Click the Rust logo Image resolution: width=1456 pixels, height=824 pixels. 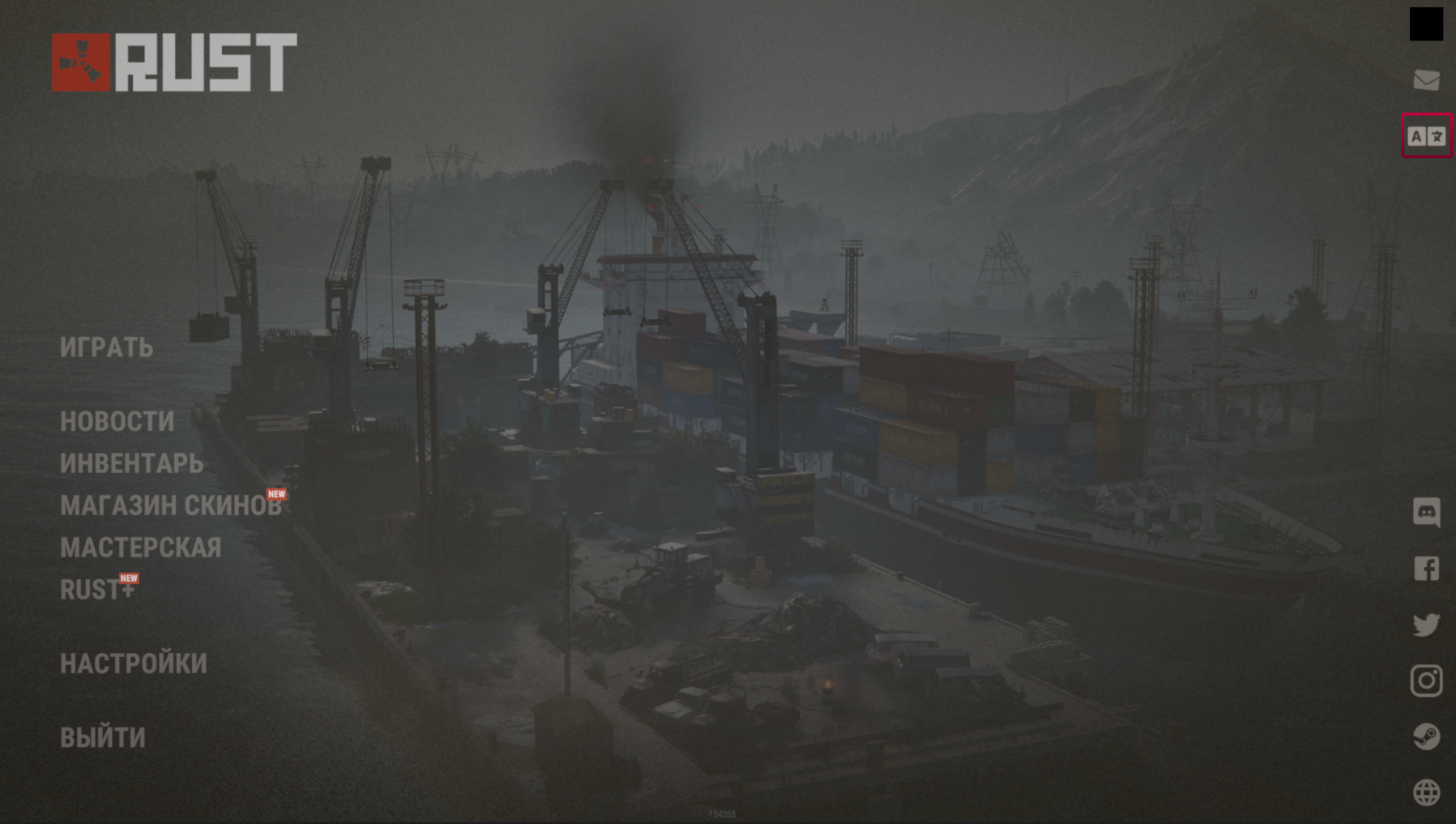click(x=174, y=62)
